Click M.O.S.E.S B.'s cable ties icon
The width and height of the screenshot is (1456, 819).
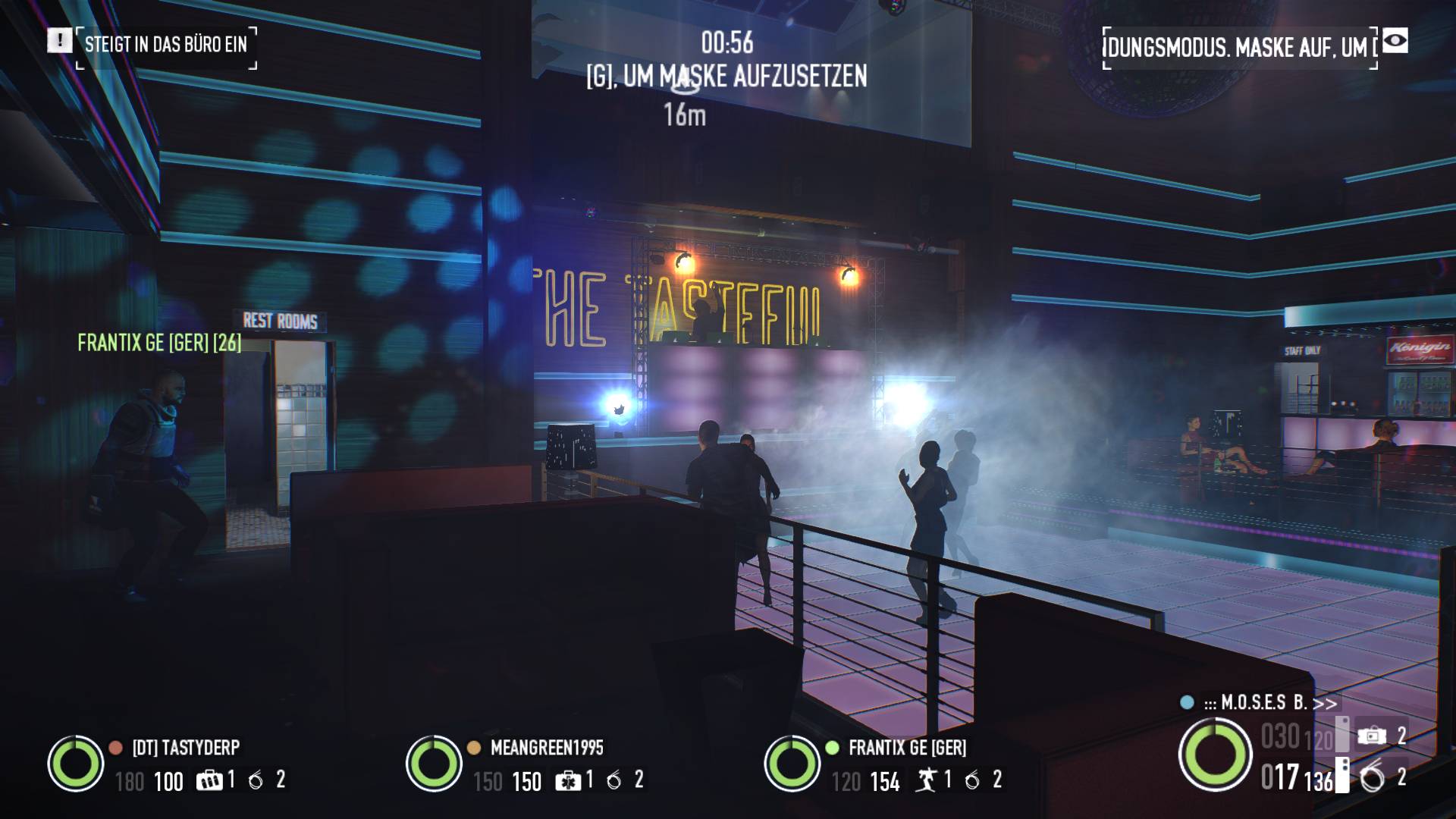pyautogui.click(x=1371, y=778)
